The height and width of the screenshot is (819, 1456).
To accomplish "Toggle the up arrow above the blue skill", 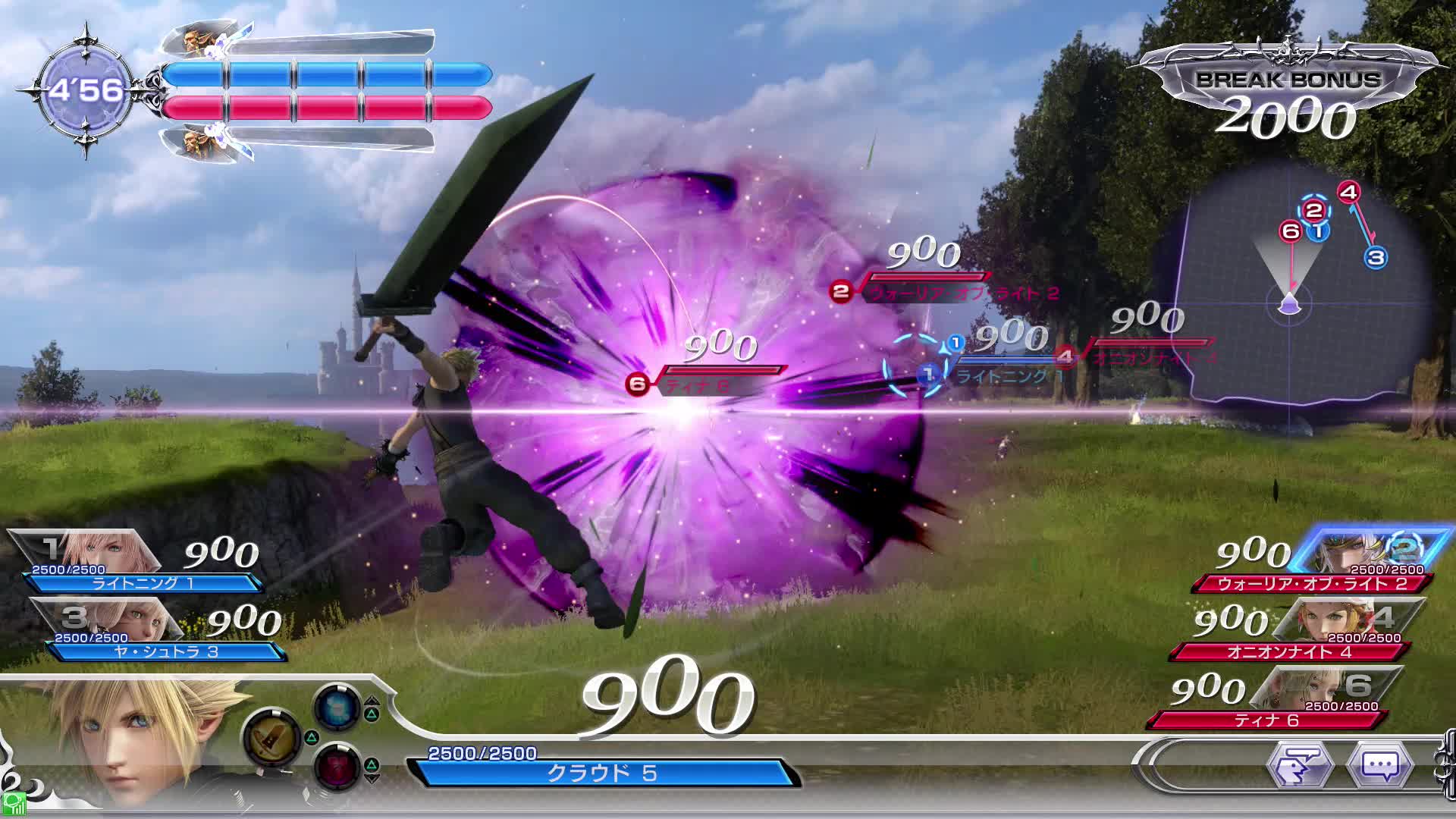I will coord(371,700).
